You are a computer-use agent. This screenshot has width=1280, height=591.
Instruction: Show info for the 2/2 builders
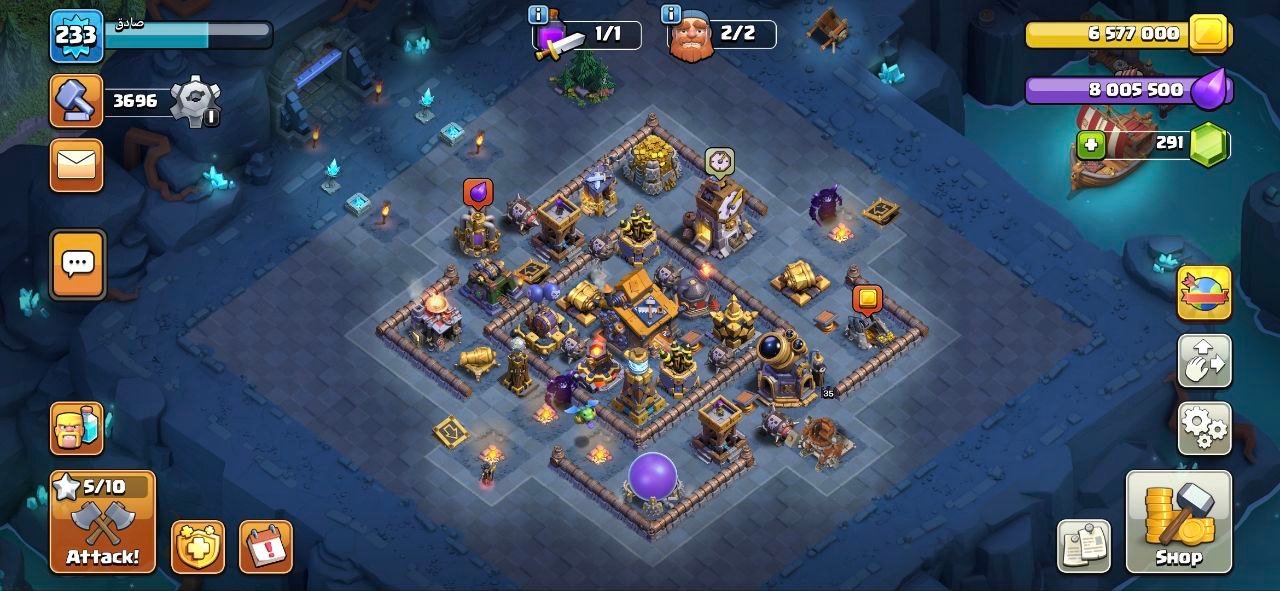[x=672, y=14]
